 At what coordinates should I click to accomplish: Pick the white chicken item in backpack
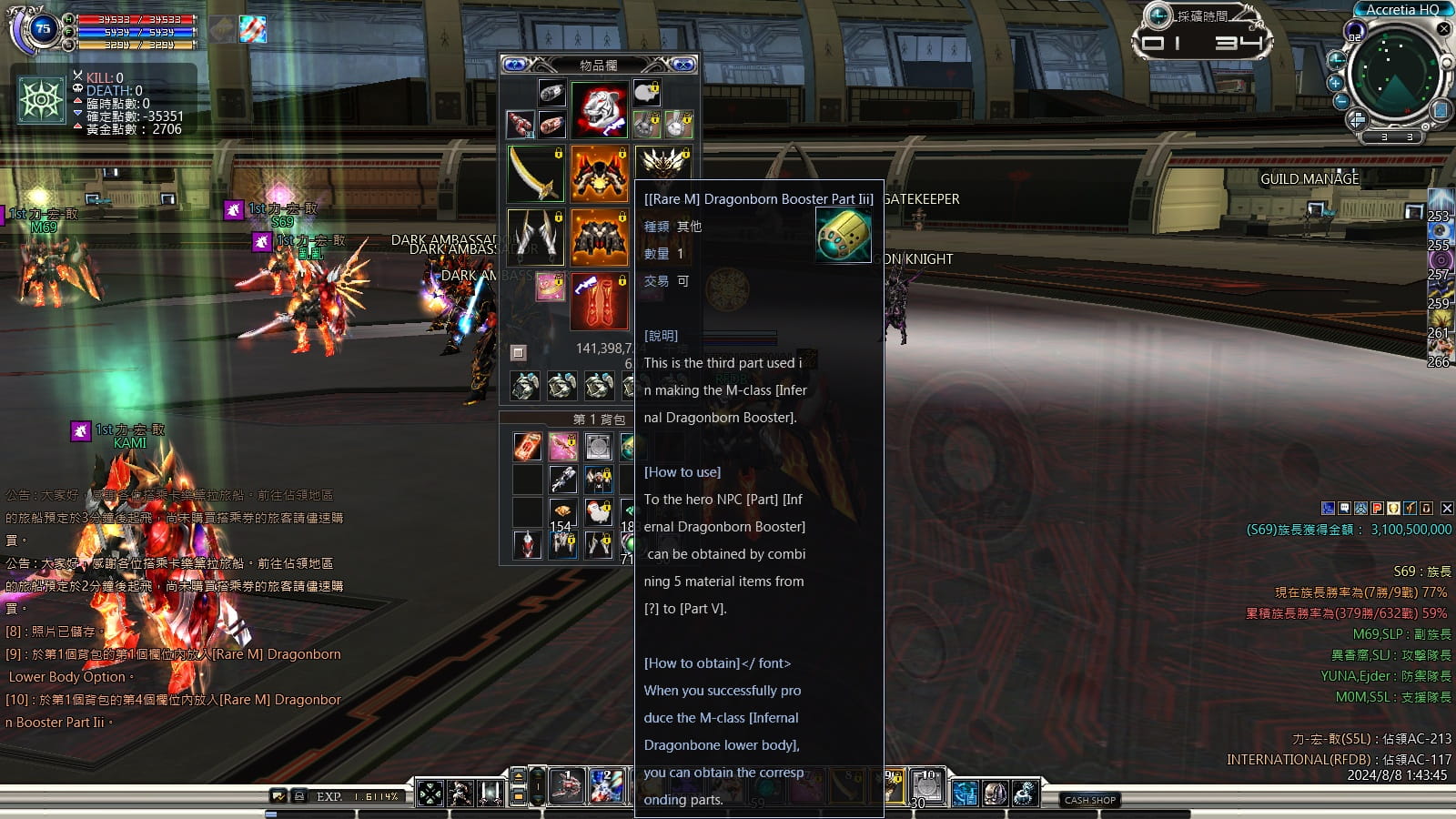[598, 511]
